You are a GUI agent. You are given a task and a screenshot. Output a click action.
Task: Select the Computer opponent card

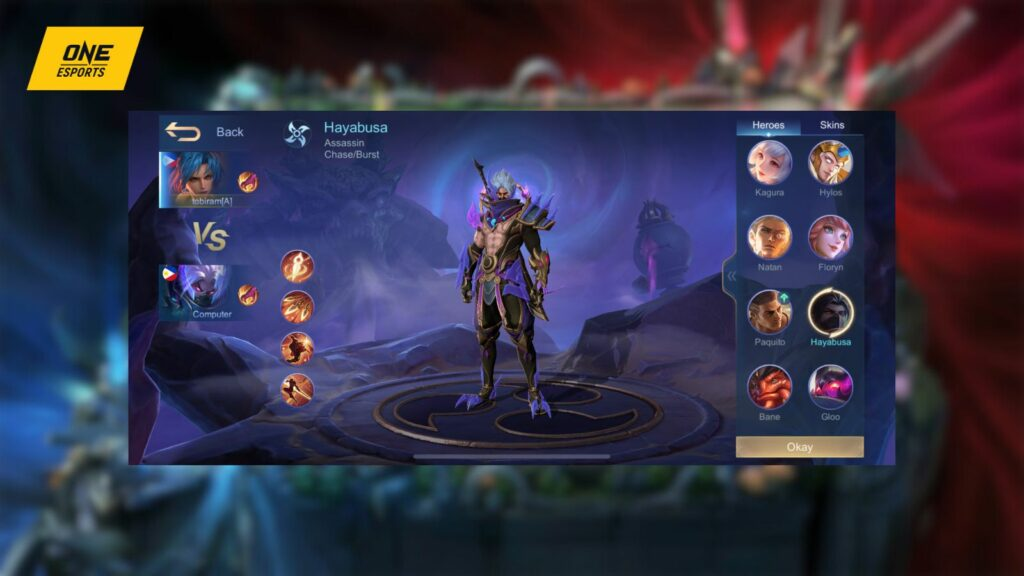click(x=197, y=292)
